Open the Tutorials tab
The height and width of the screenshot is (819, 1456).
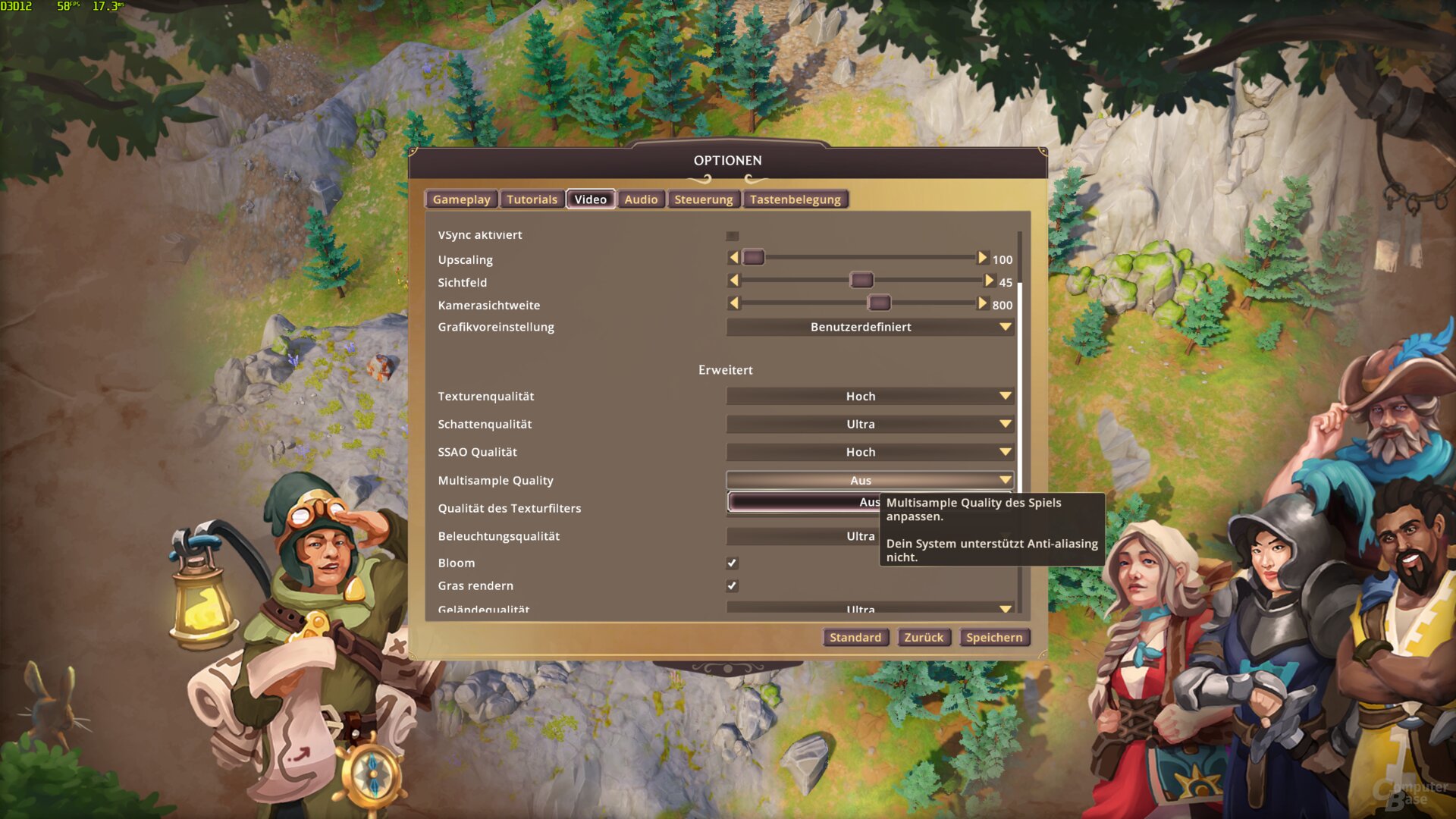click(x=532, y=199)
